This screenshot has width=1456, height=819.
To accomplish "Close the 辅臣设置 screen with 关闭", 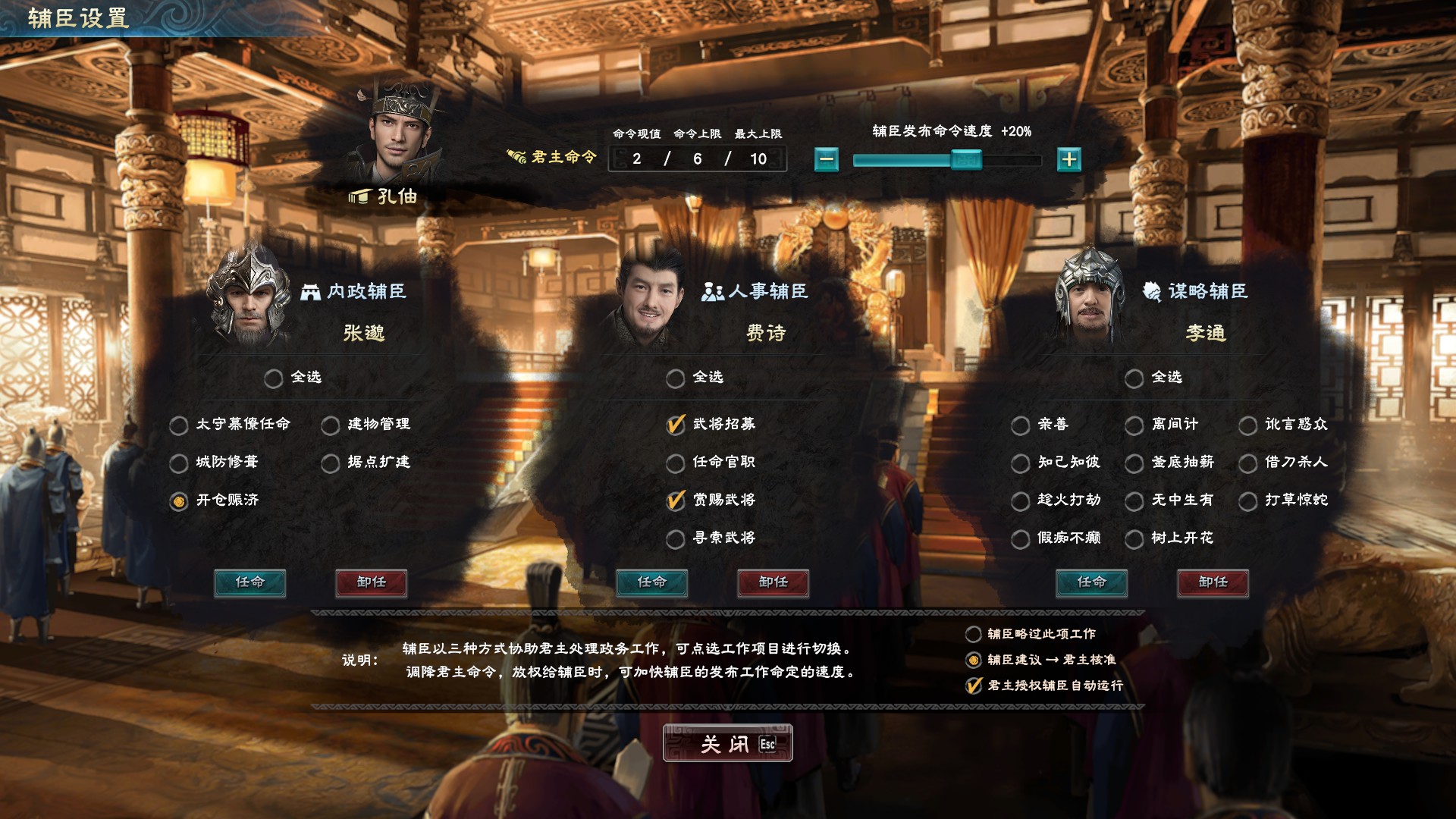I will [x=726, y=743].
